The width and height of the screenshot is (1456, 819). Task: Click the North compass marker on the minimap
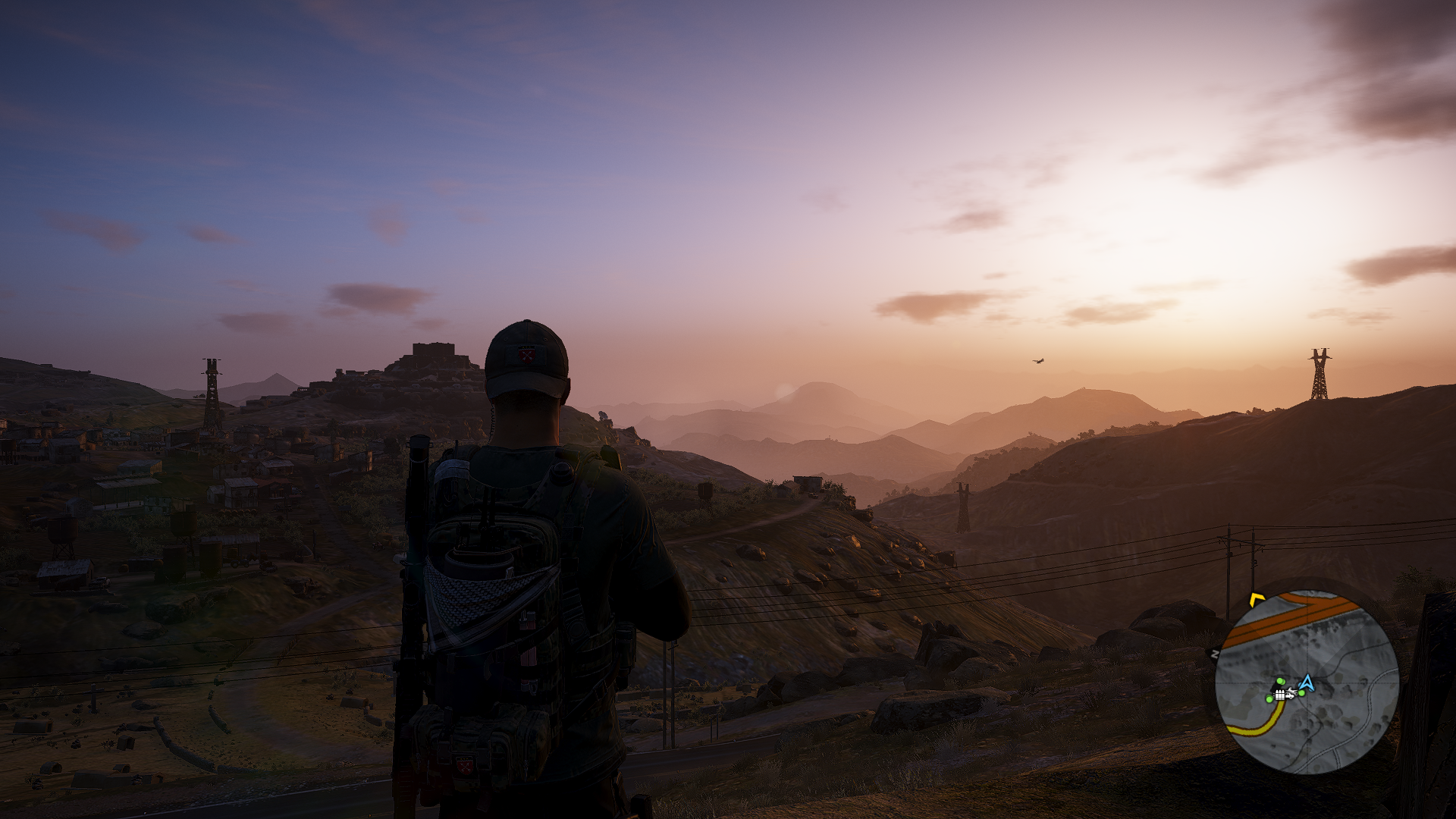click(x=1215, y=654)
